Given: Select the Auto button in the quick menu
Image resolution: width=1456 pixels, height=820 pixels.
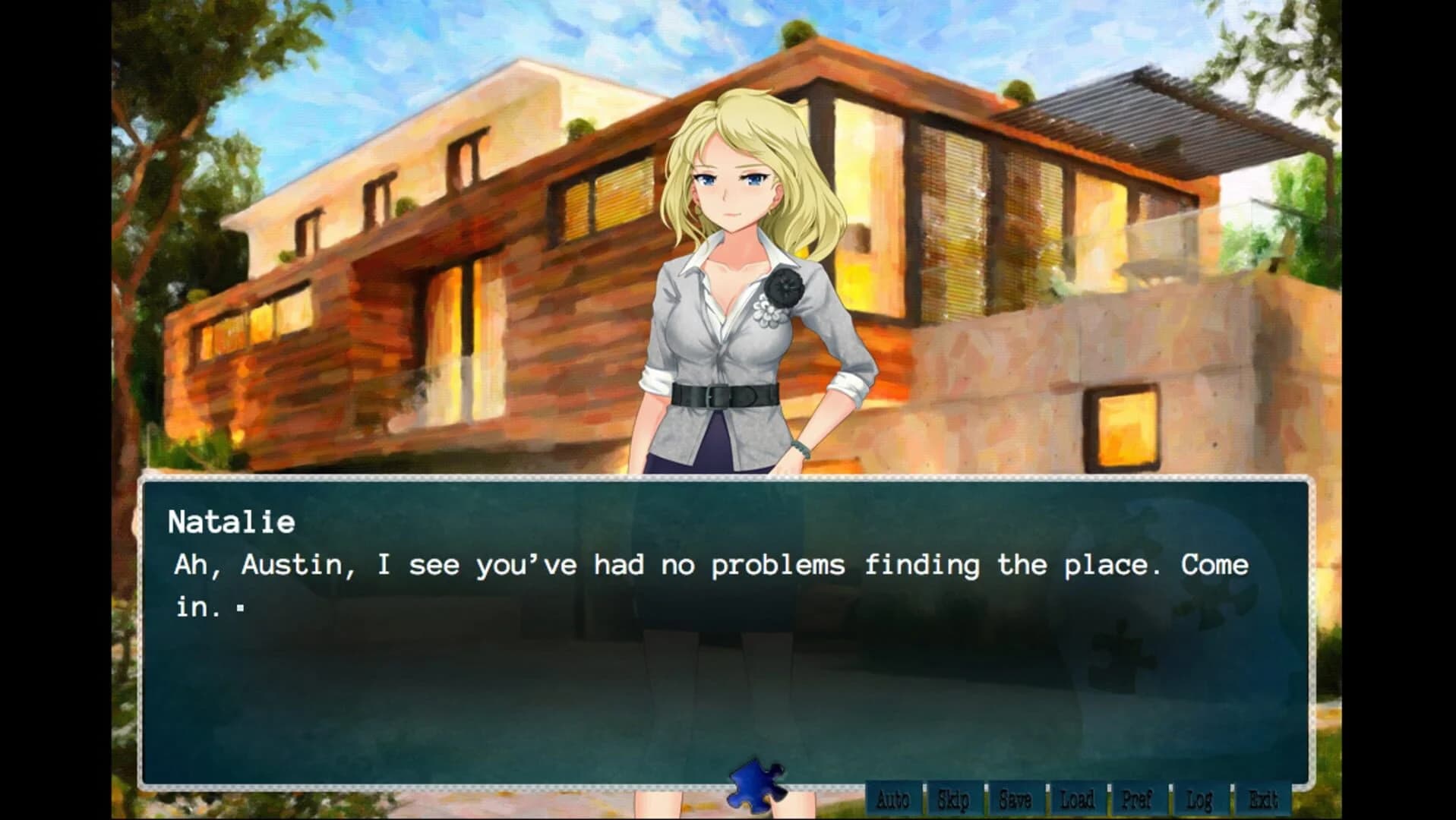Looking at the screenshot, I should [894, 799].
